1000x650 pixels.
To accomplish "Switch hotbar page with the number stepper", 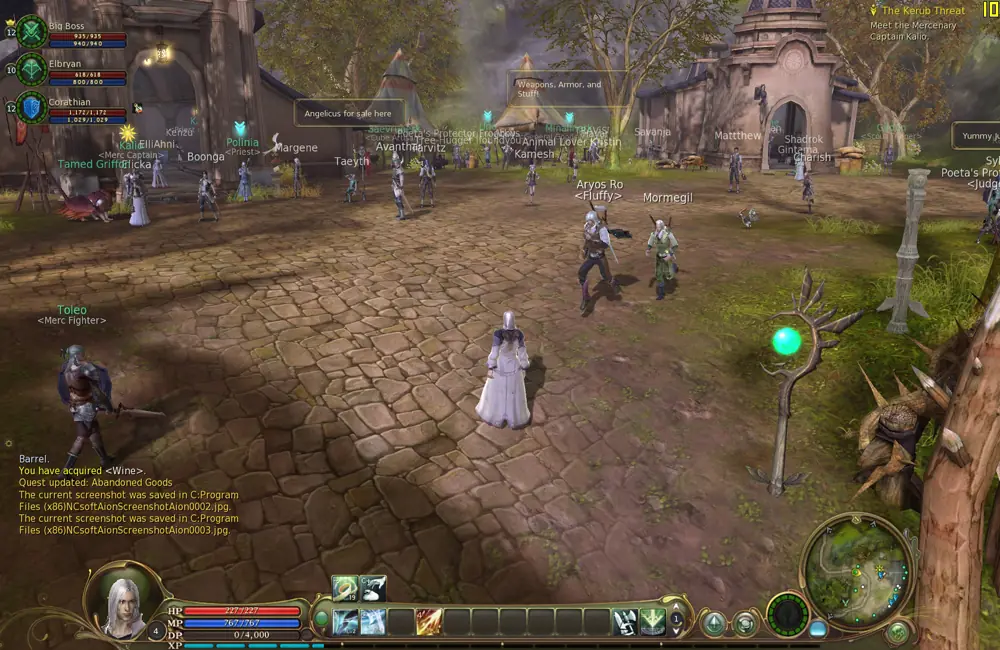I will 676,620.
